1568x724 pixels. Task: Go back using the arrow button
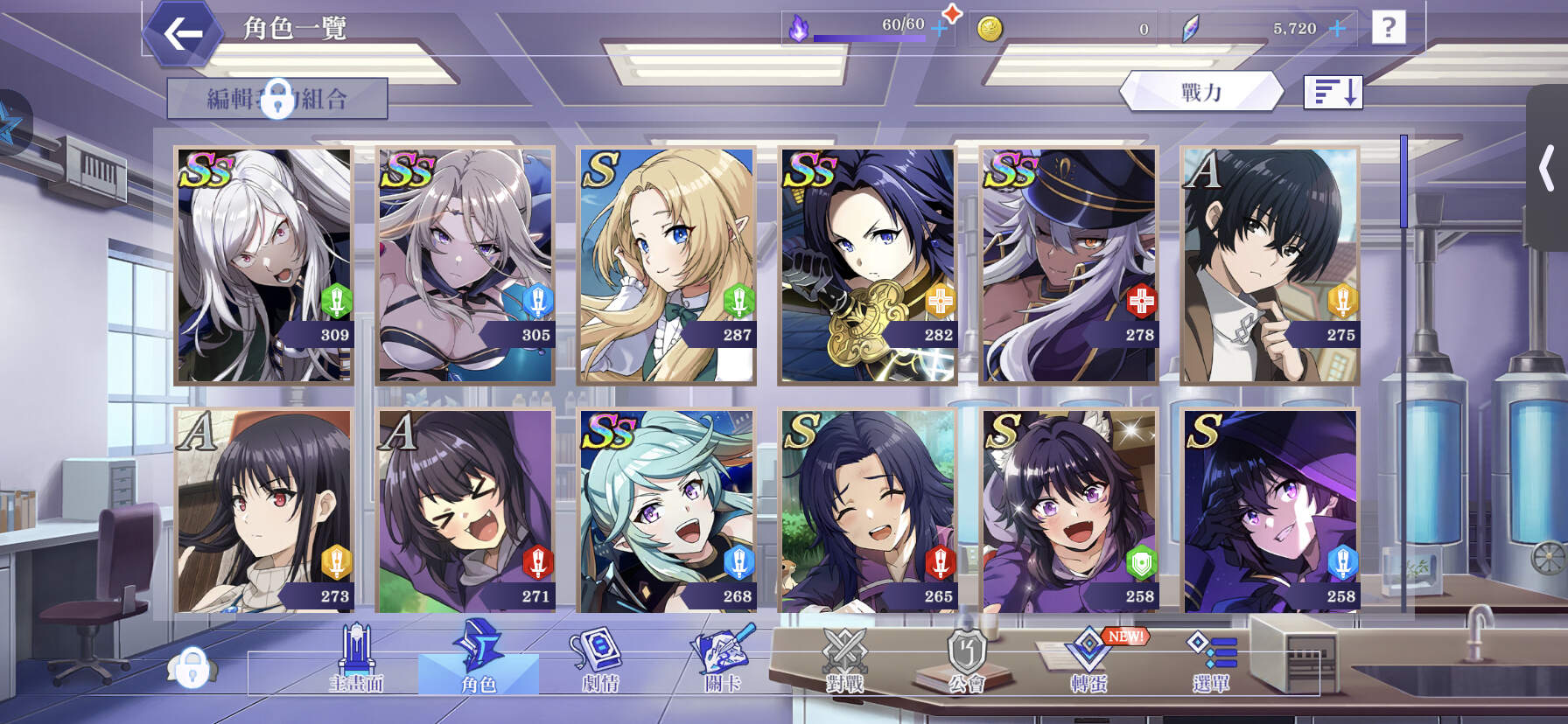(183, 34)
